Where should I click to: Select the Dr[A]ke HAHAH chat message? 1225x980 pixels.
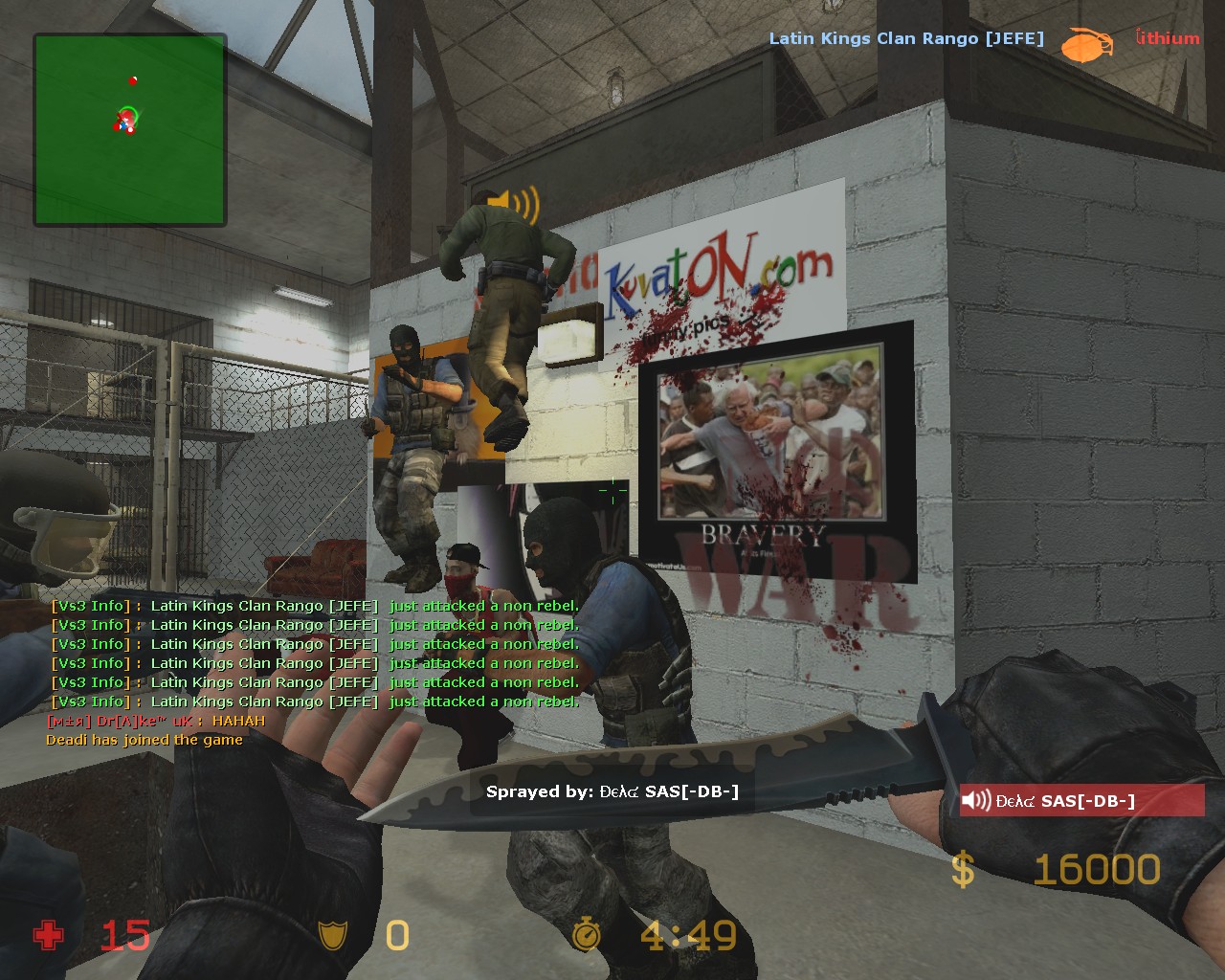[156, 721]
